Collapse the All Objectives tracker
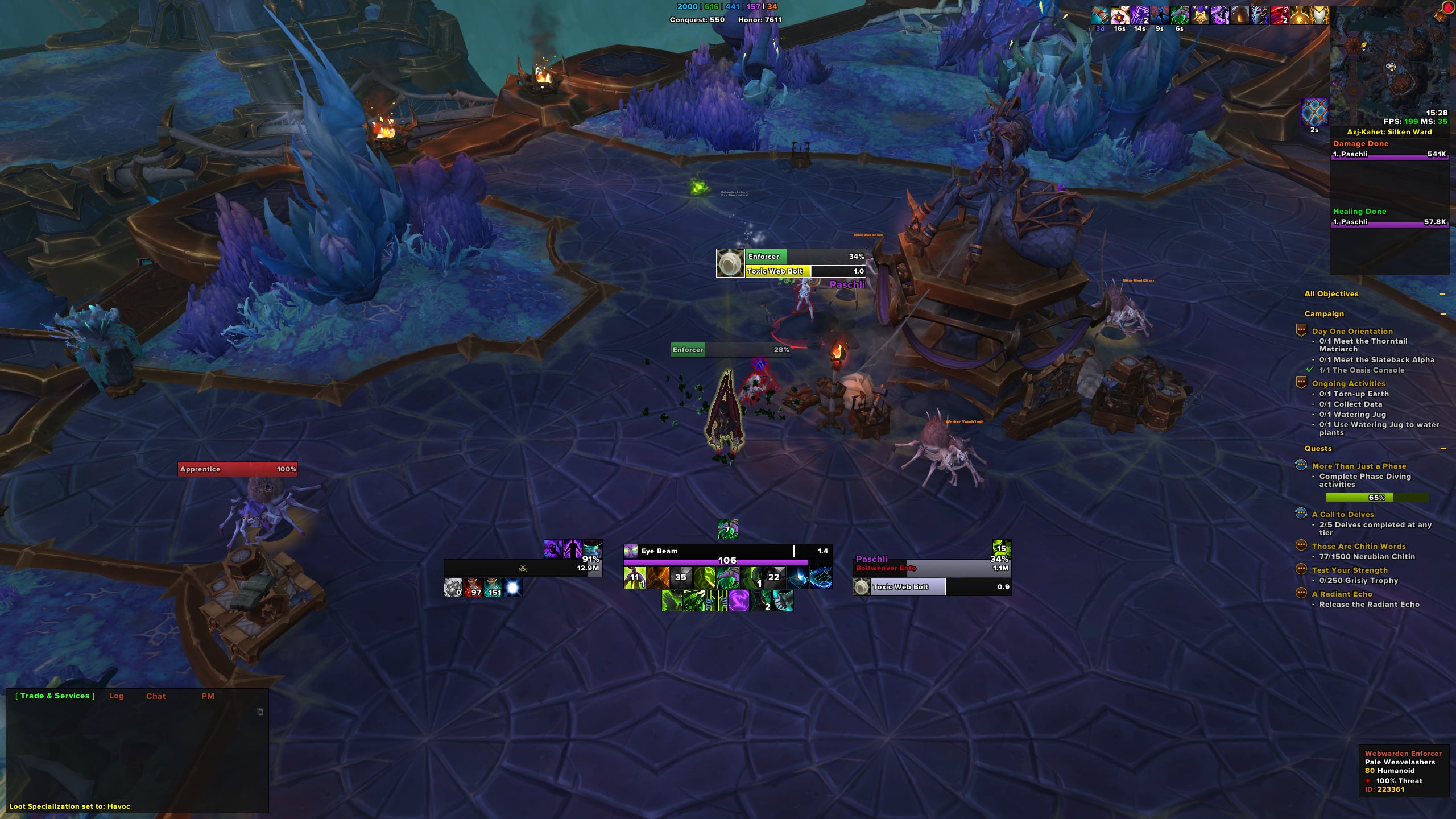The height and width of the screenshot is (819, 1456). pos(1442,294)
